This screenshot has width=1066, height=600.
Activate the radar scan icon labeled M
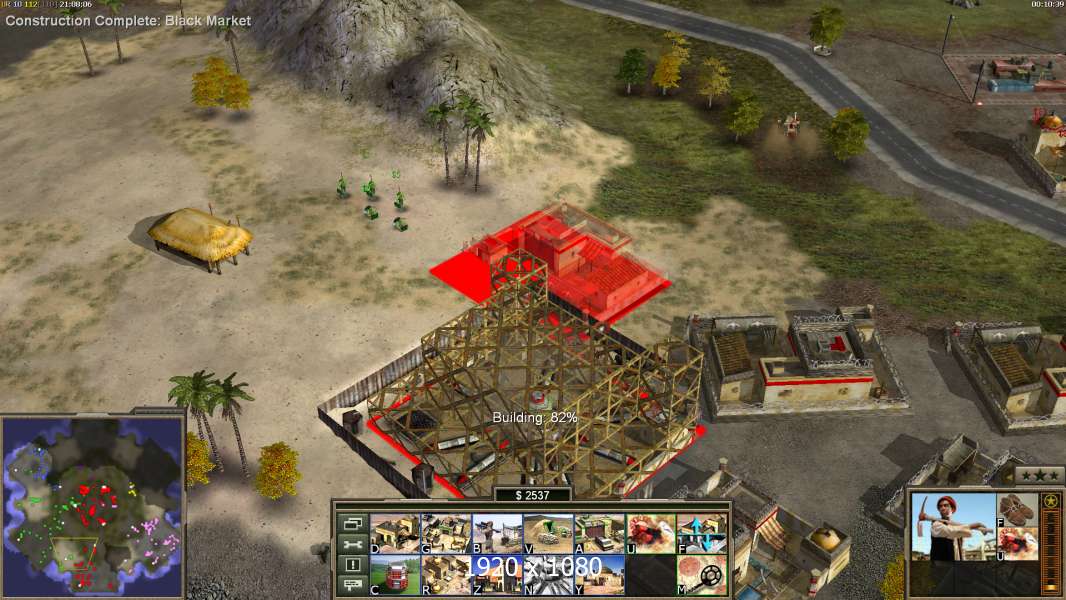(702, 575)
